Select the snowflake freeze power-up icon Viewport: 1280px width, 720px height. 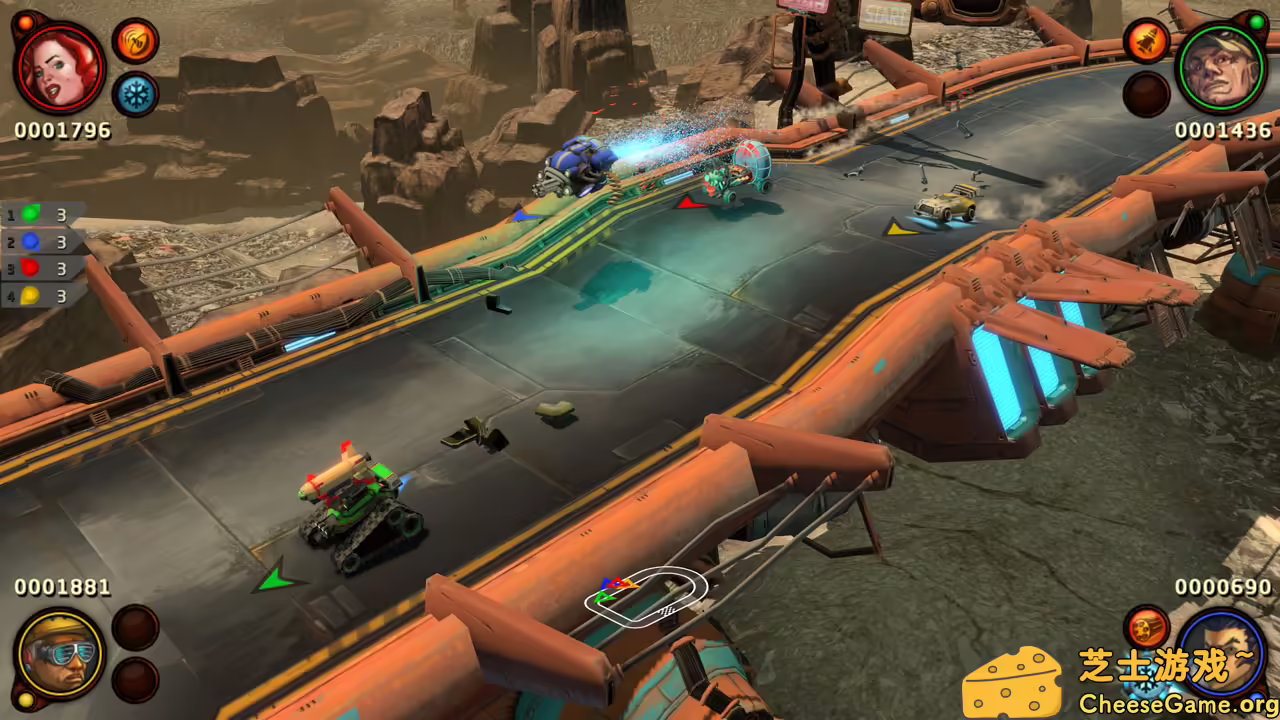(x=136, y=92)
